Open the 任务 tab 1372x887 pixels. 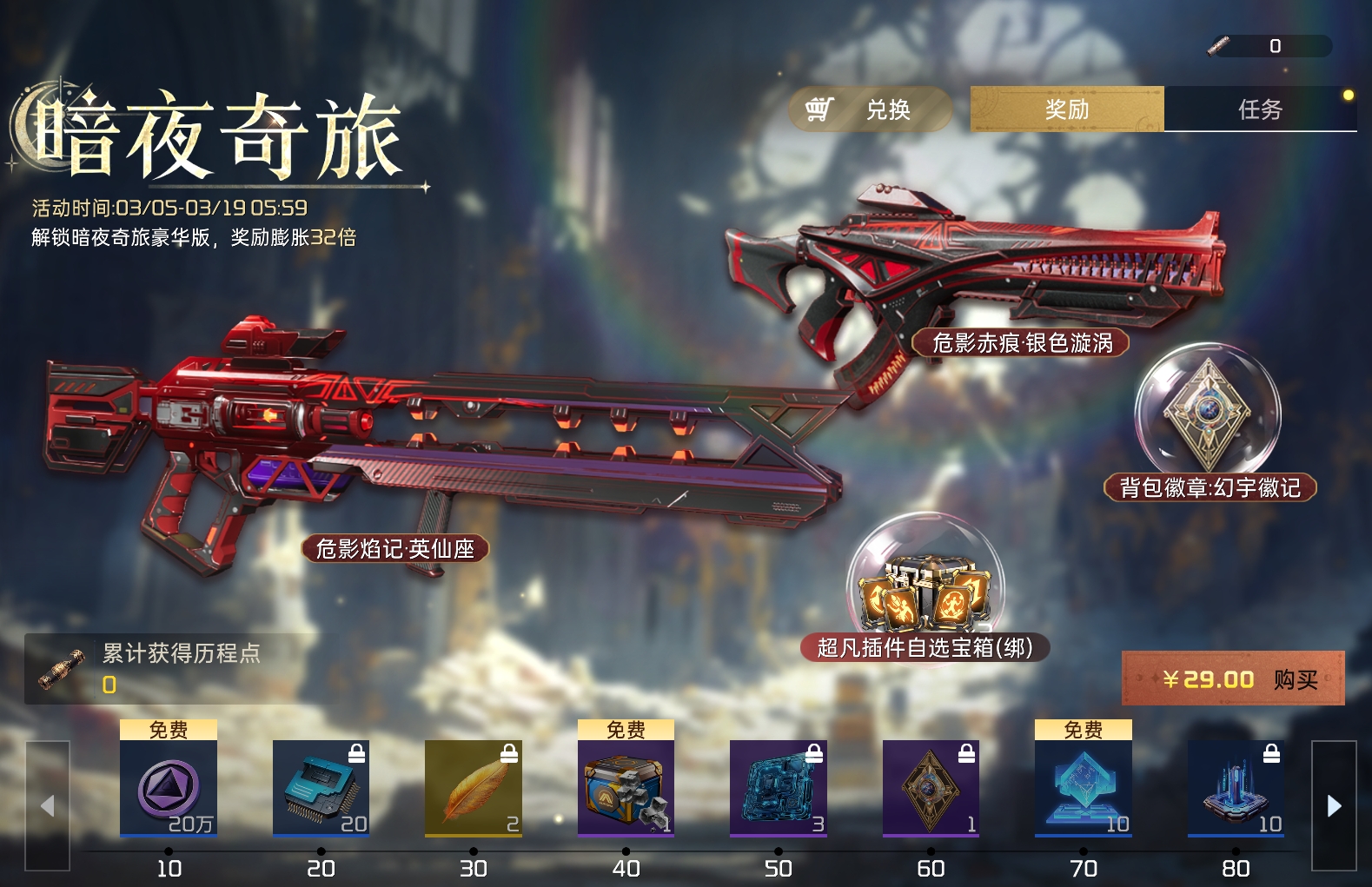[x=1259, y=109]
